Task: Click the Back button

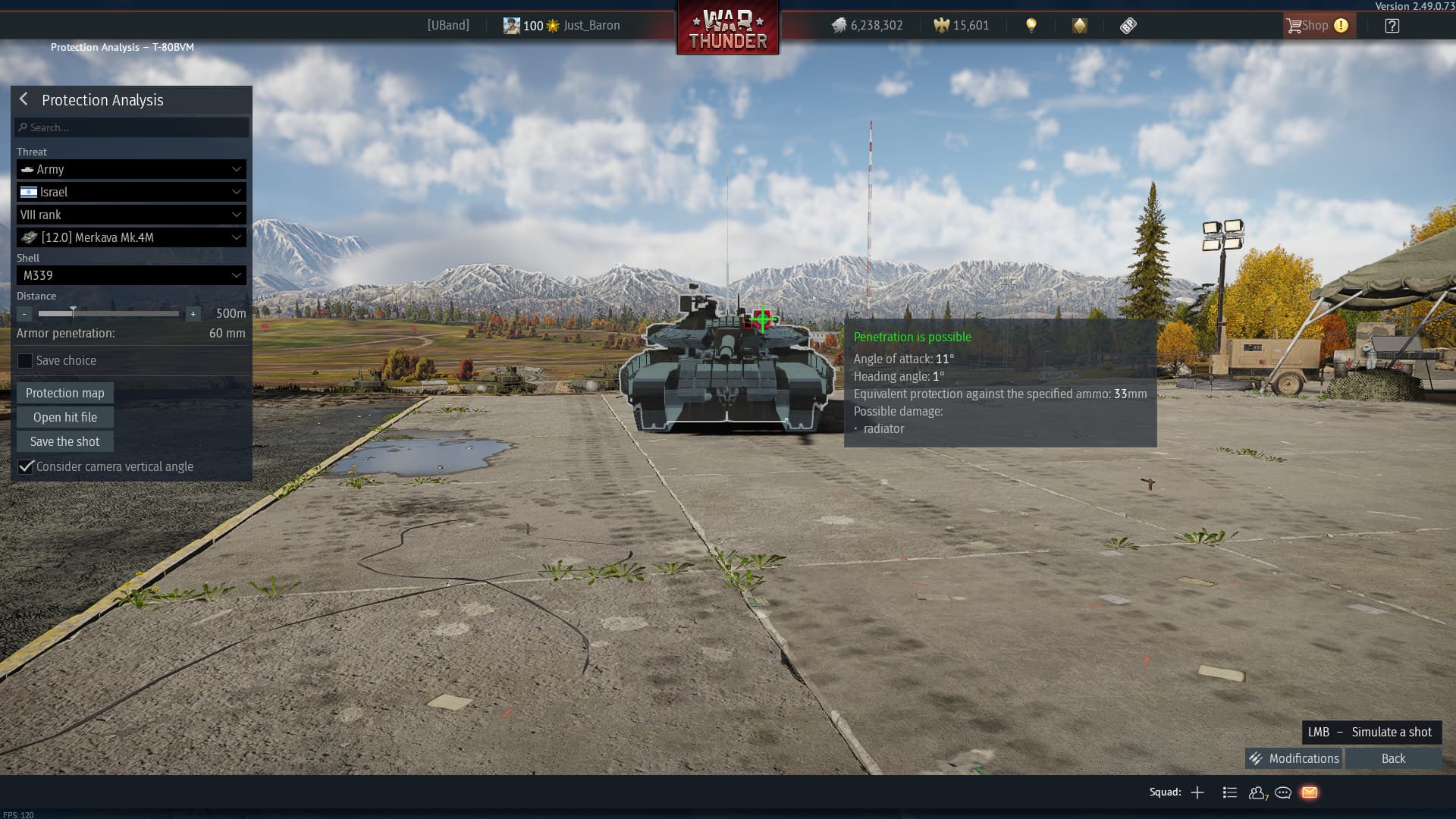Action: click(1393, 758)
